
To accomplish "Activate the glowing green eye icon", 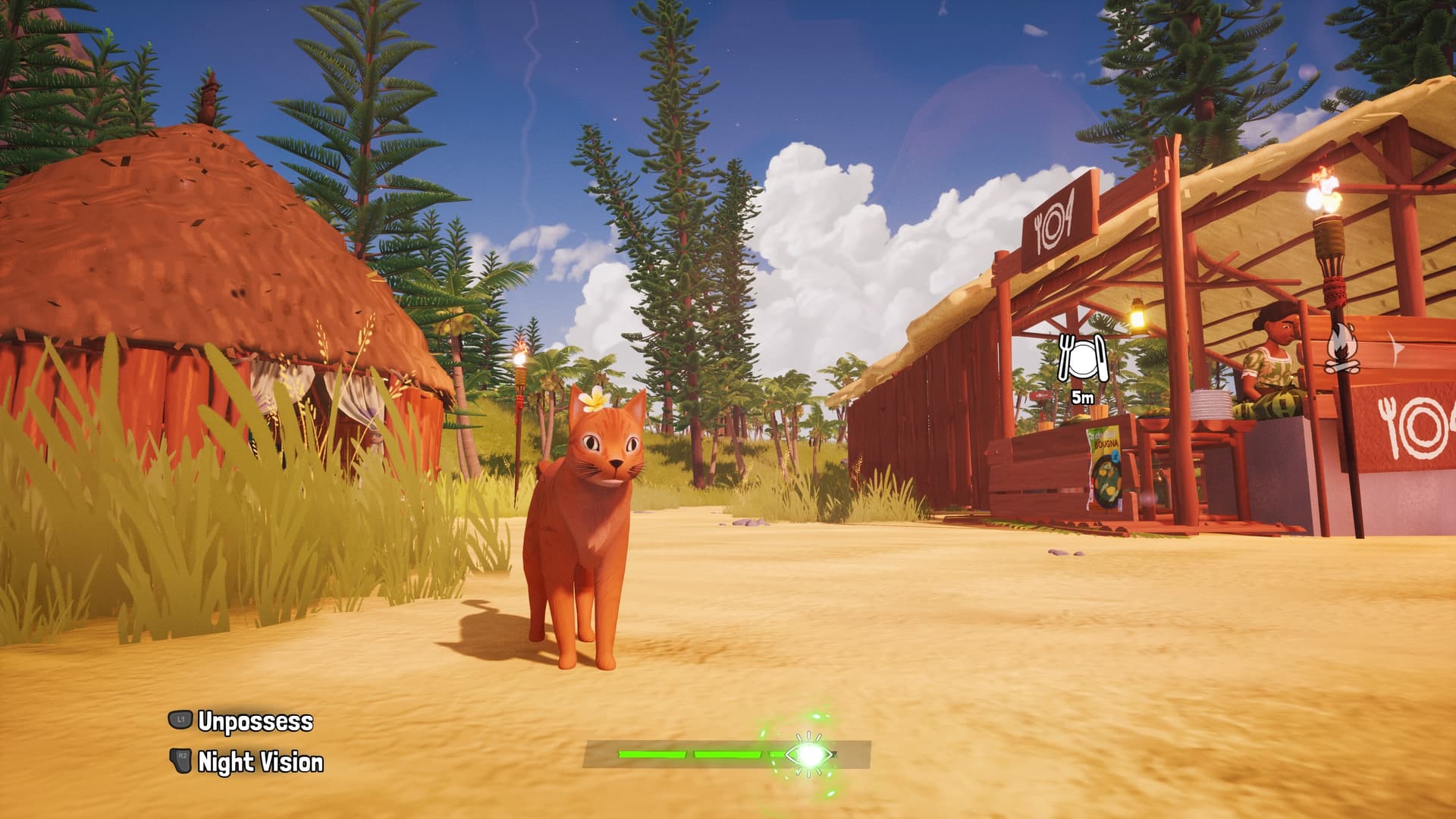I will [808, 754].
